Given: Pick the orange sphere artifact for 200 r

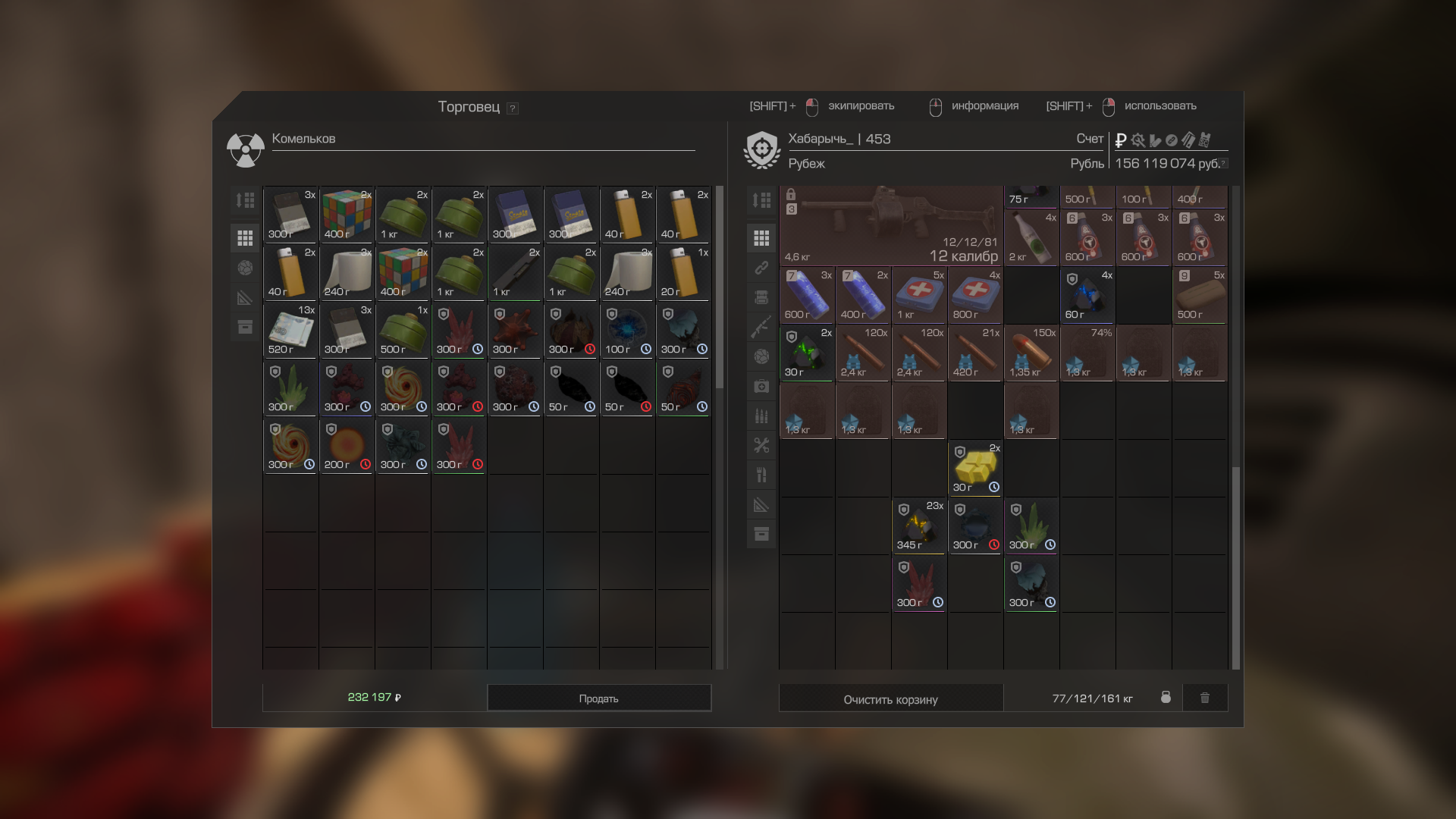Looking at the screenshot, I should (x=347, y=446).
